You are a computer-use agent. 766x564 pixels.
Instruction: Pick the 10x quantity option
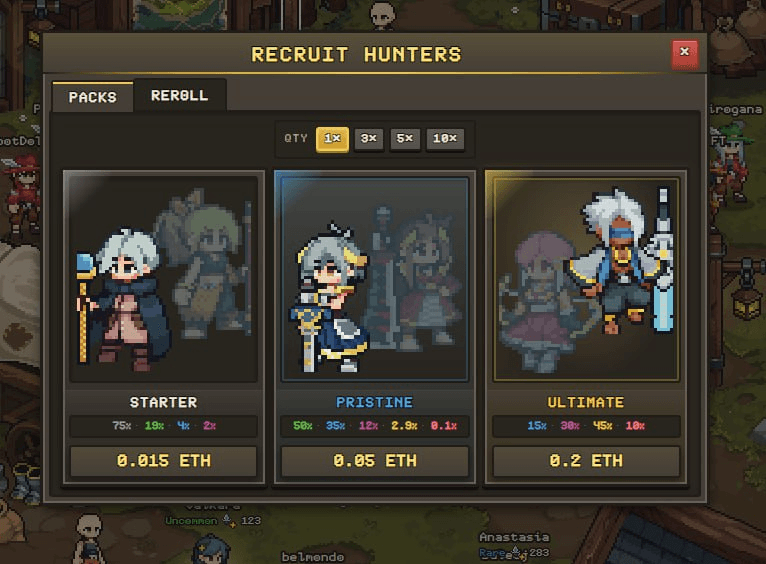pos(445,139)
